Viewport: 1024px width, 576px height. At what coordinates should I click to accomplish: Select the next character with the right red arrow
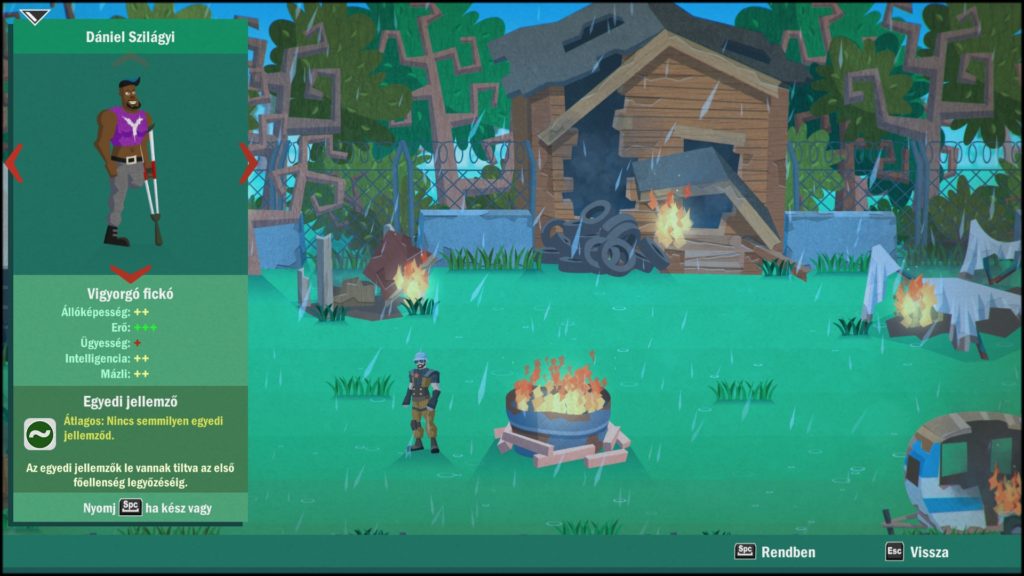pos(247,163)
